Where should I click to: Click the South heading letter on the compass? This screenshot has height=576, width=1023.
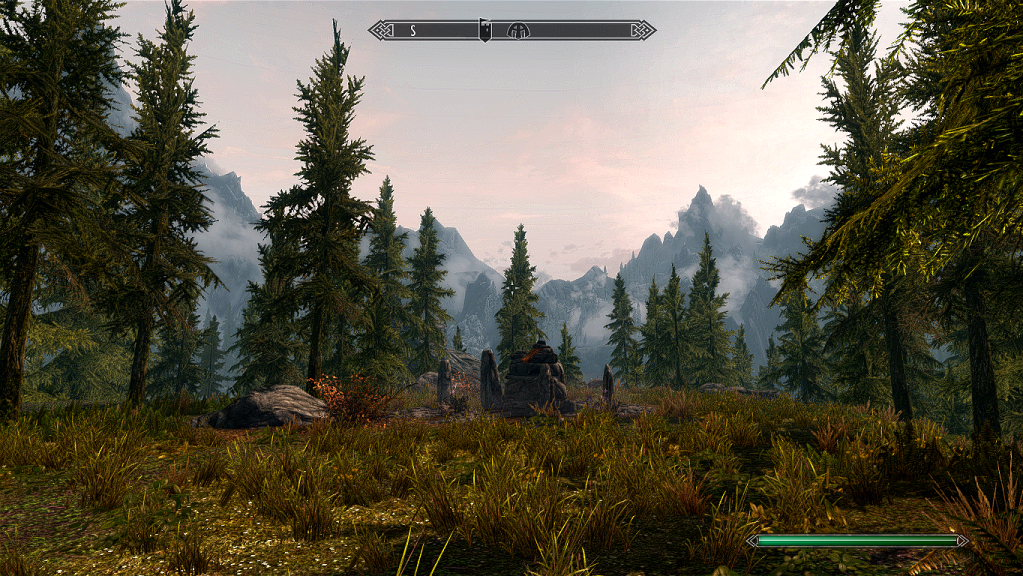(412, 30)
